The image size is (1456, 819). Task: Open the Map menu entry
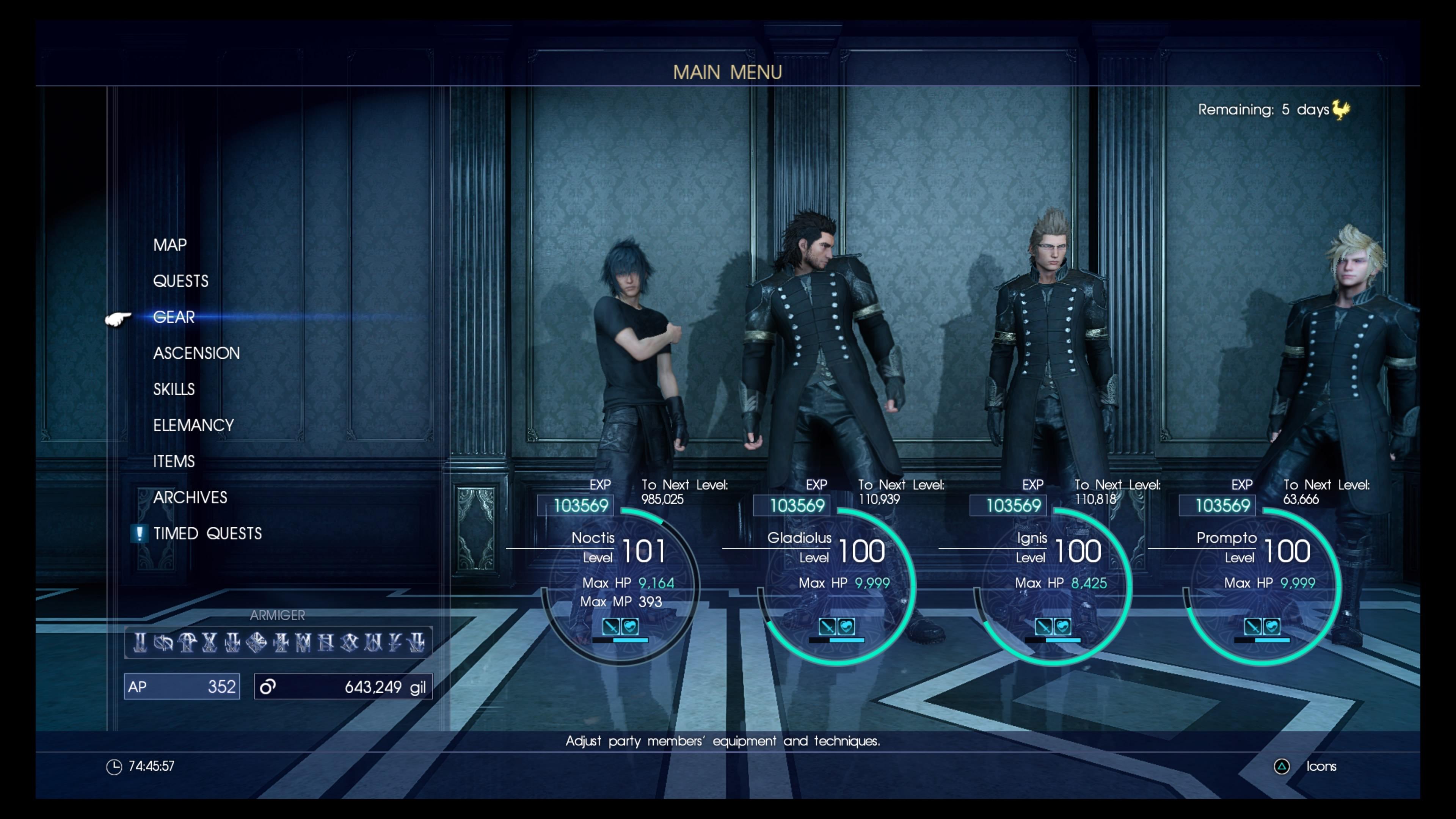169,245
